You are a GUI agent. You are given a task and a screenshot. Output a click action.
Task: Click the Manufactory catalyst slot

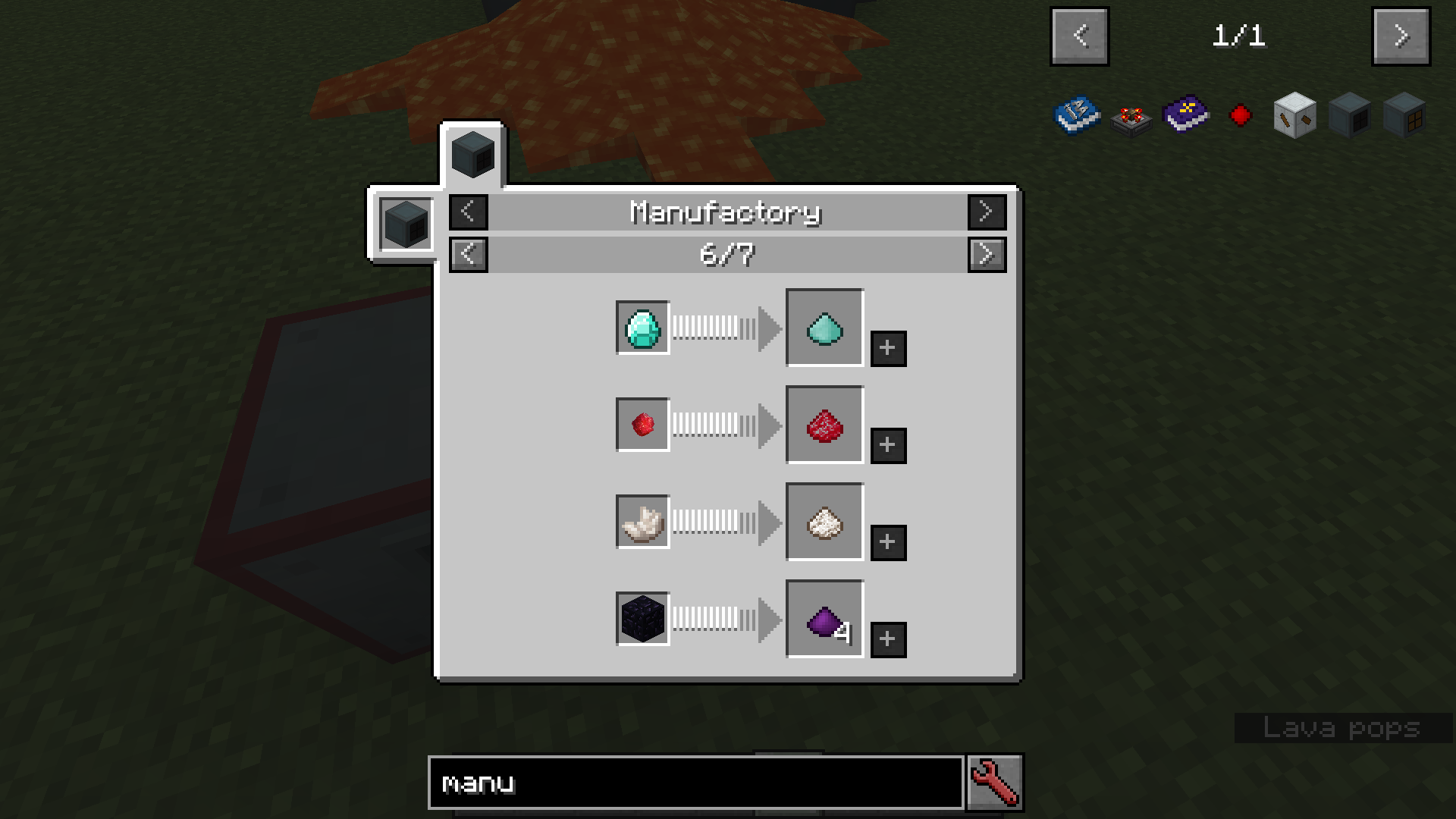406,224
